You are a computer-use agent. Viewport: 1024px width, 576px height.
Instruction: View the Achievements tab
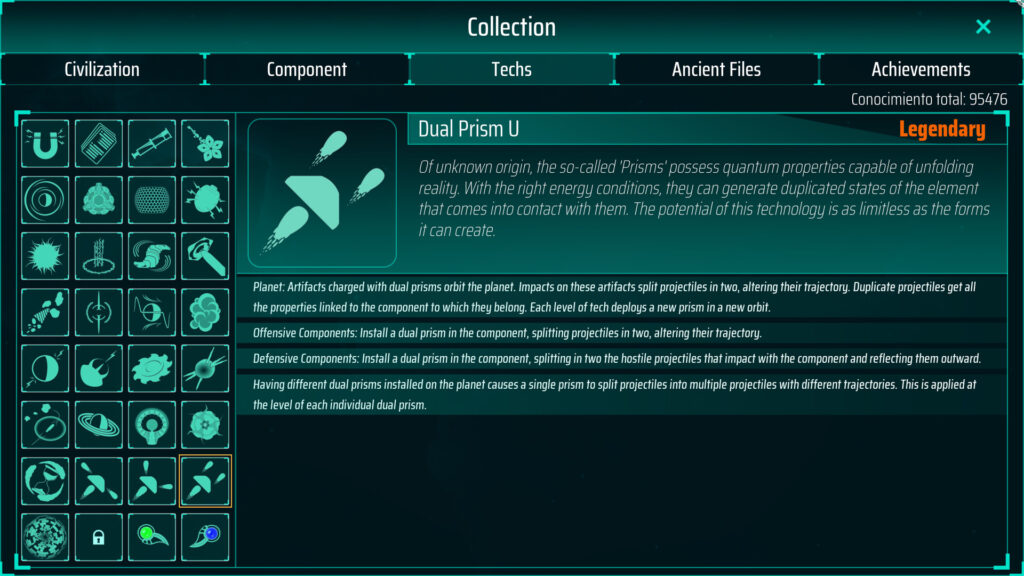pyautogui.click(x=920, y=69)
